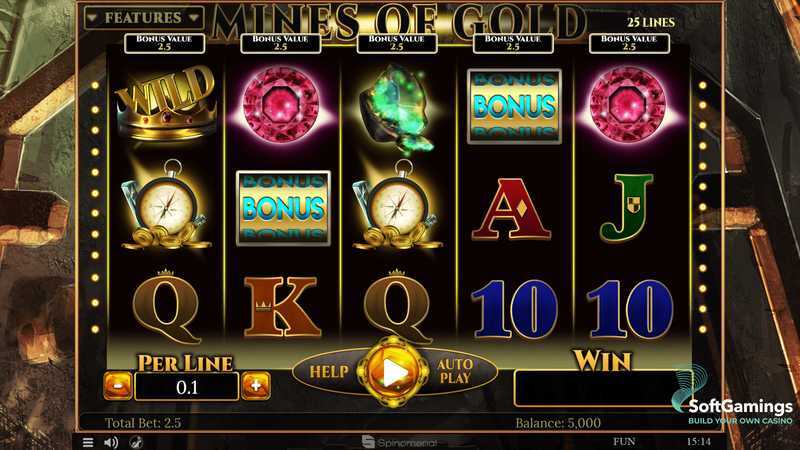800x450 pixels.
Task: Activate Auto Play
Action: (x=453, y=371)
